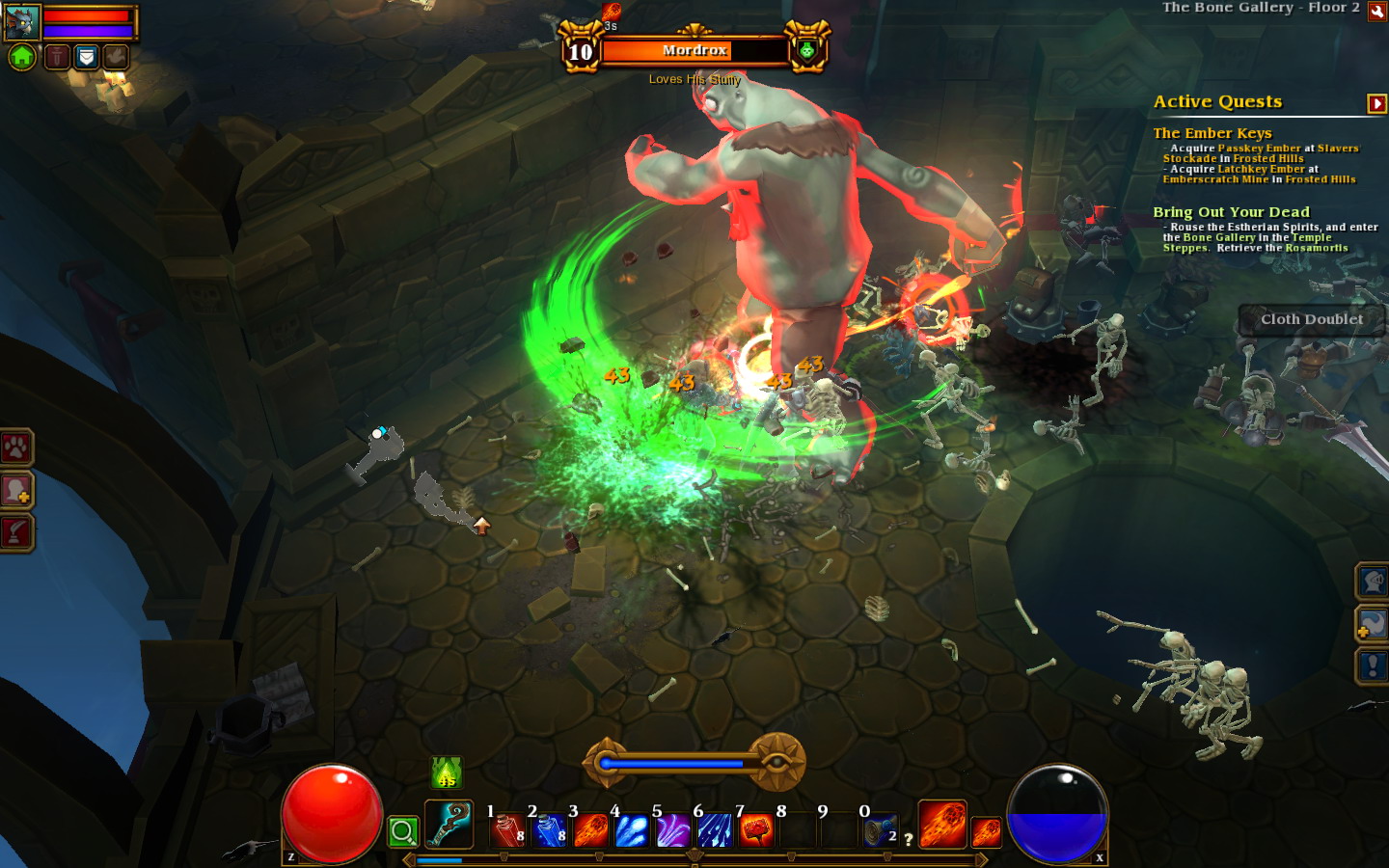Select large fireball right-click skill slot
Image resolution: width=1389 pixels, height=868 pixels.
tap(942, 825)
